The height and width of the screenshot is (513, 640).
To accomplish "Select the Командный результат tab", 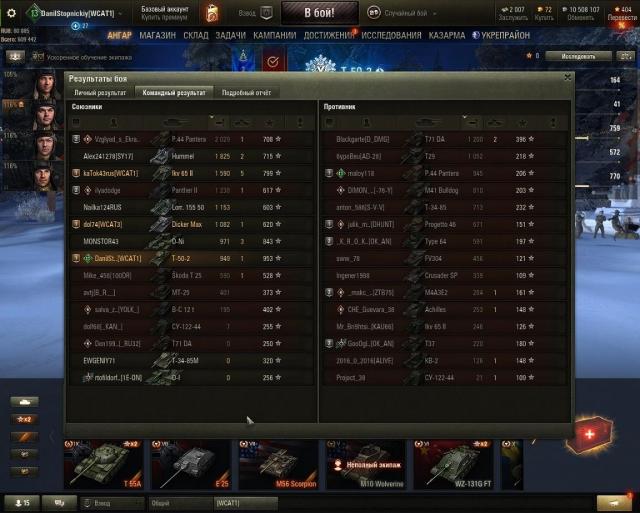I will click(171, 92).
